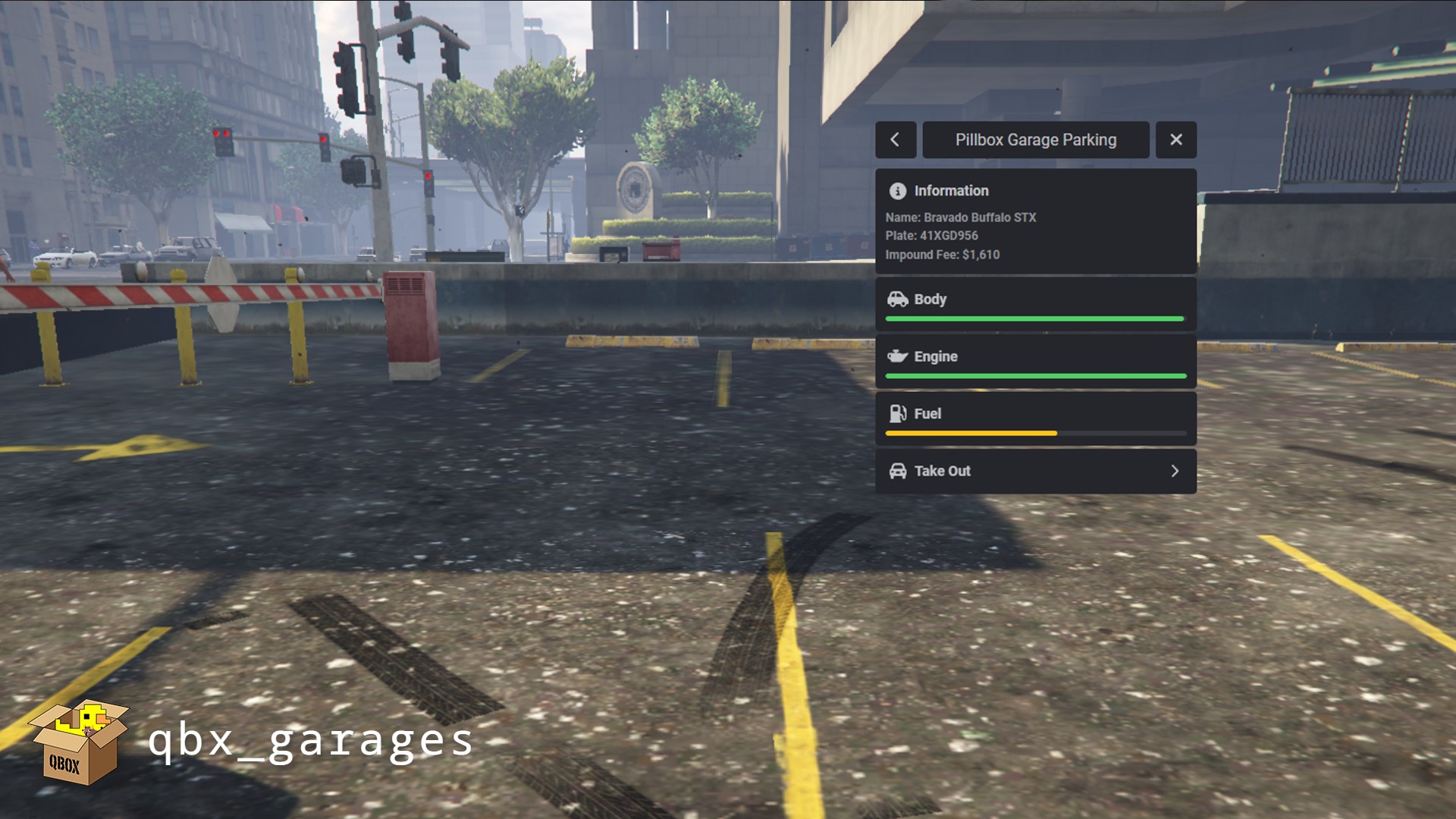Go back using the left arrow icon

[x=896, y=140]
